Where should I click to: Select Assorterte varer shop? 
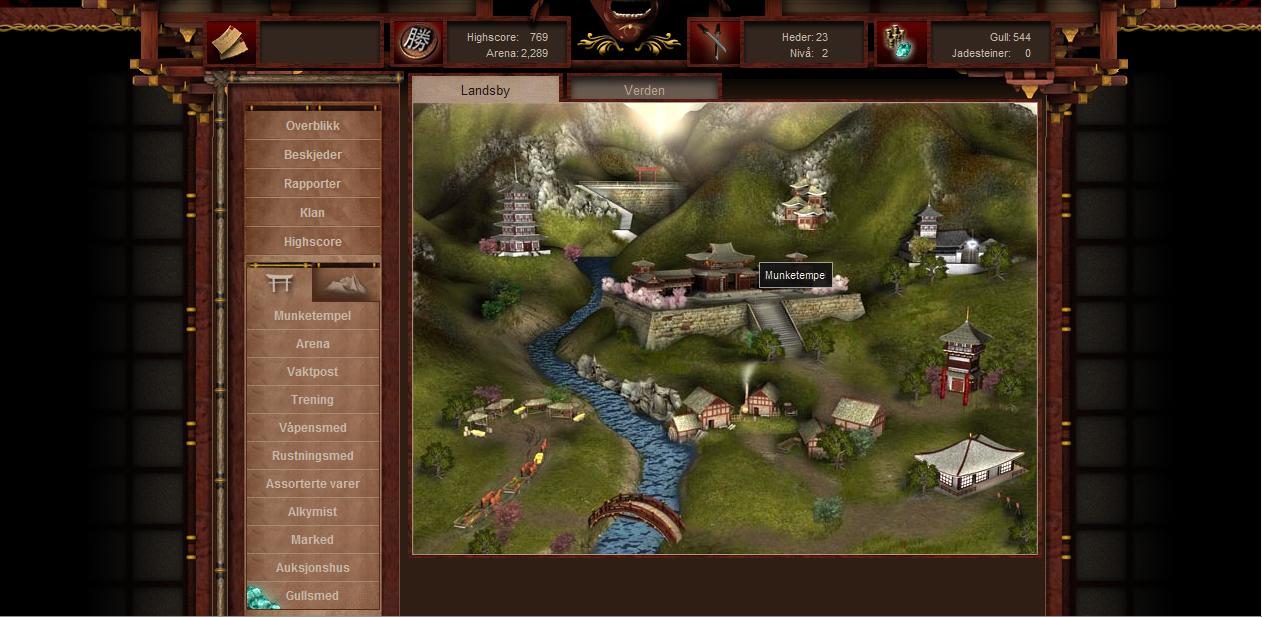[x=312, y=484]
